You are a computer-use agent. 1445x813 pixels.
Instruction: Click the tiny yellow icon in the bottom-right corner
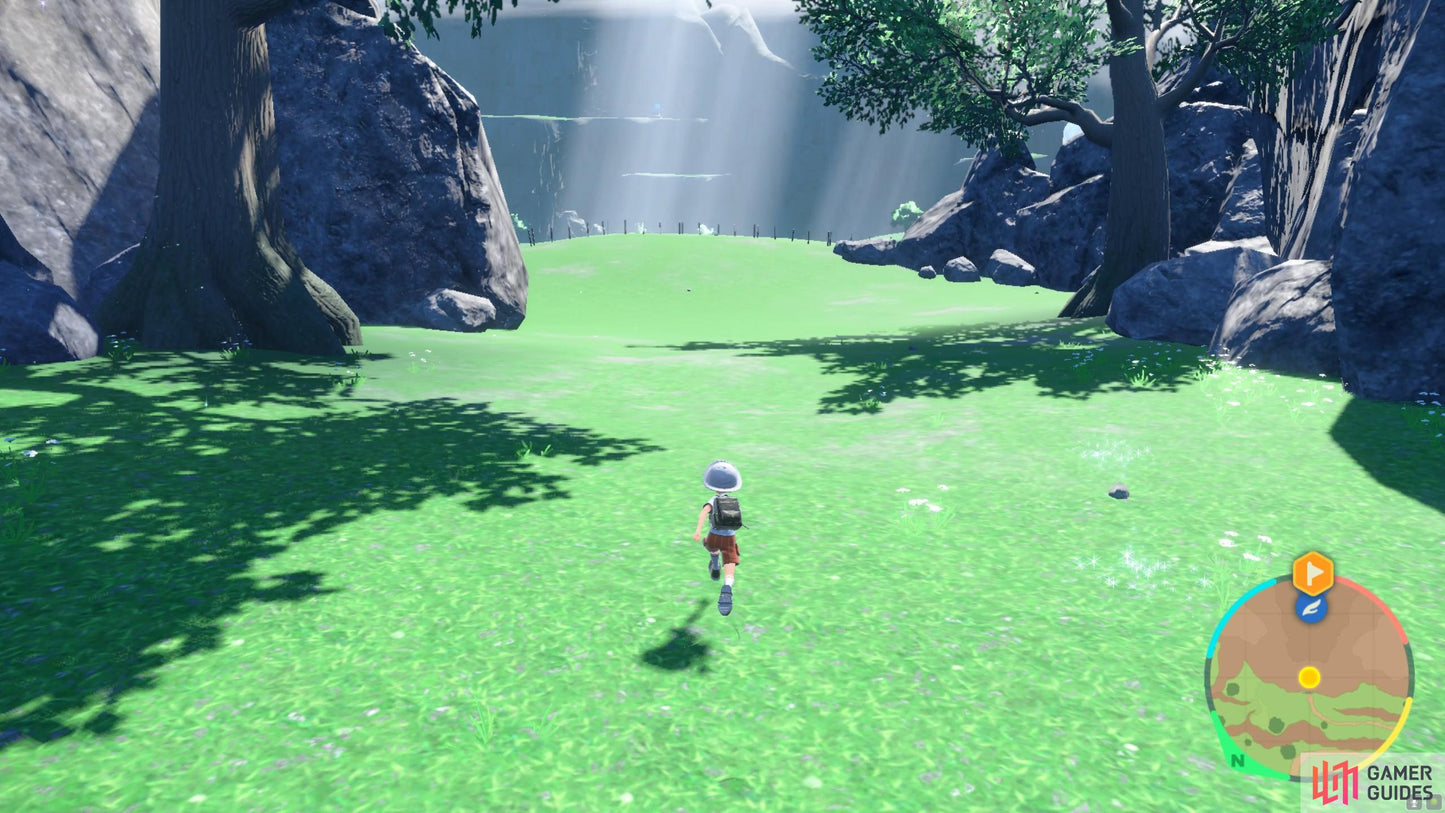[x=1435, y=804]
